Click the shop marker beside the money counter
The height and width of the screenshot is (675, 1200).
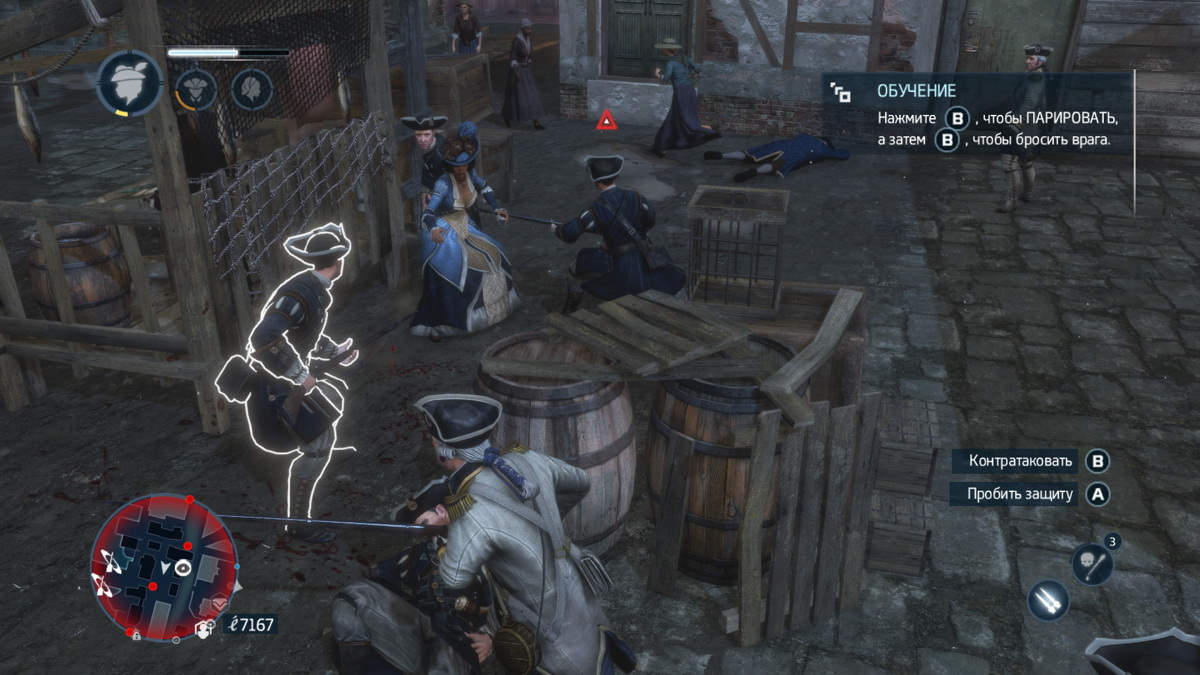click(x=206, y=628)
